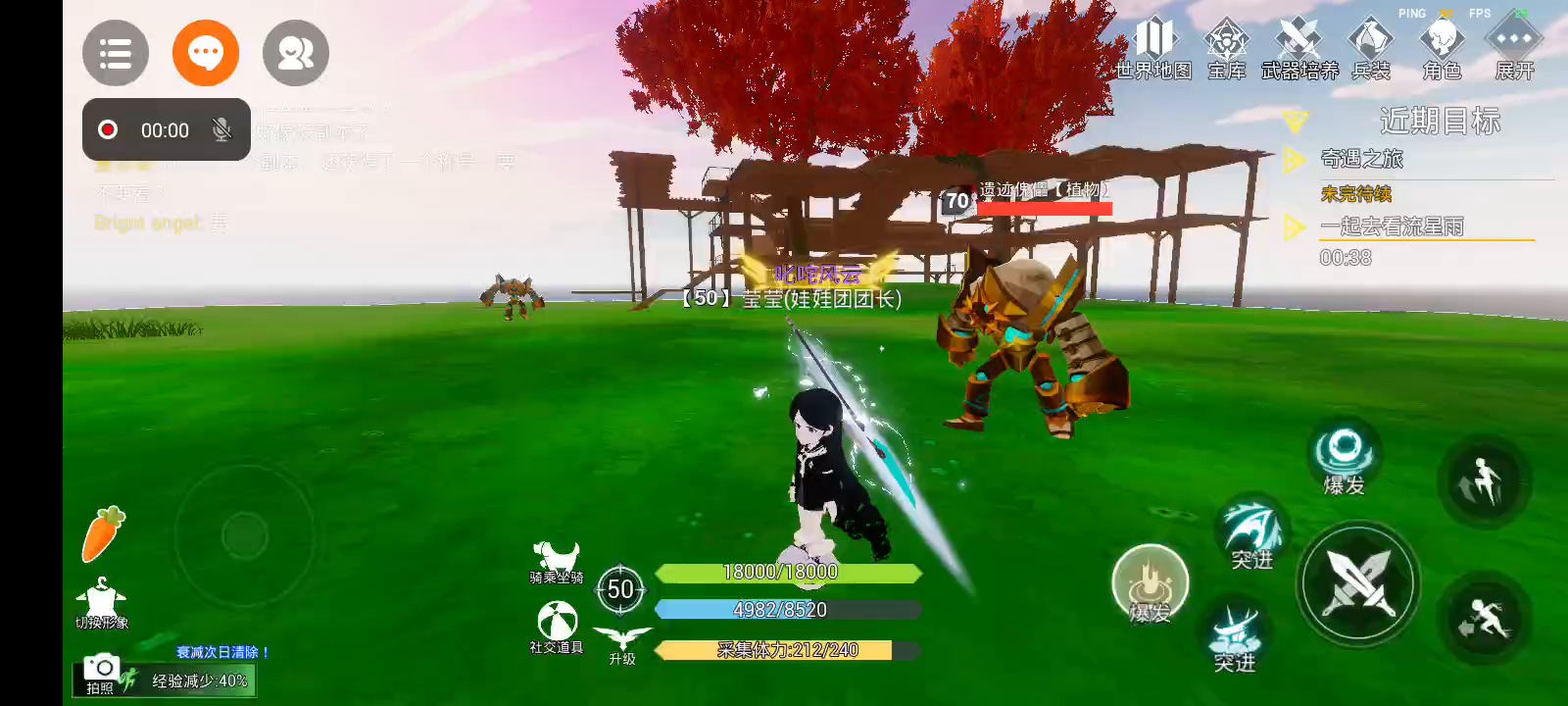Open 武器培养 weapon upgrade
The image size is (1568, 706).
pos(1299,49)
